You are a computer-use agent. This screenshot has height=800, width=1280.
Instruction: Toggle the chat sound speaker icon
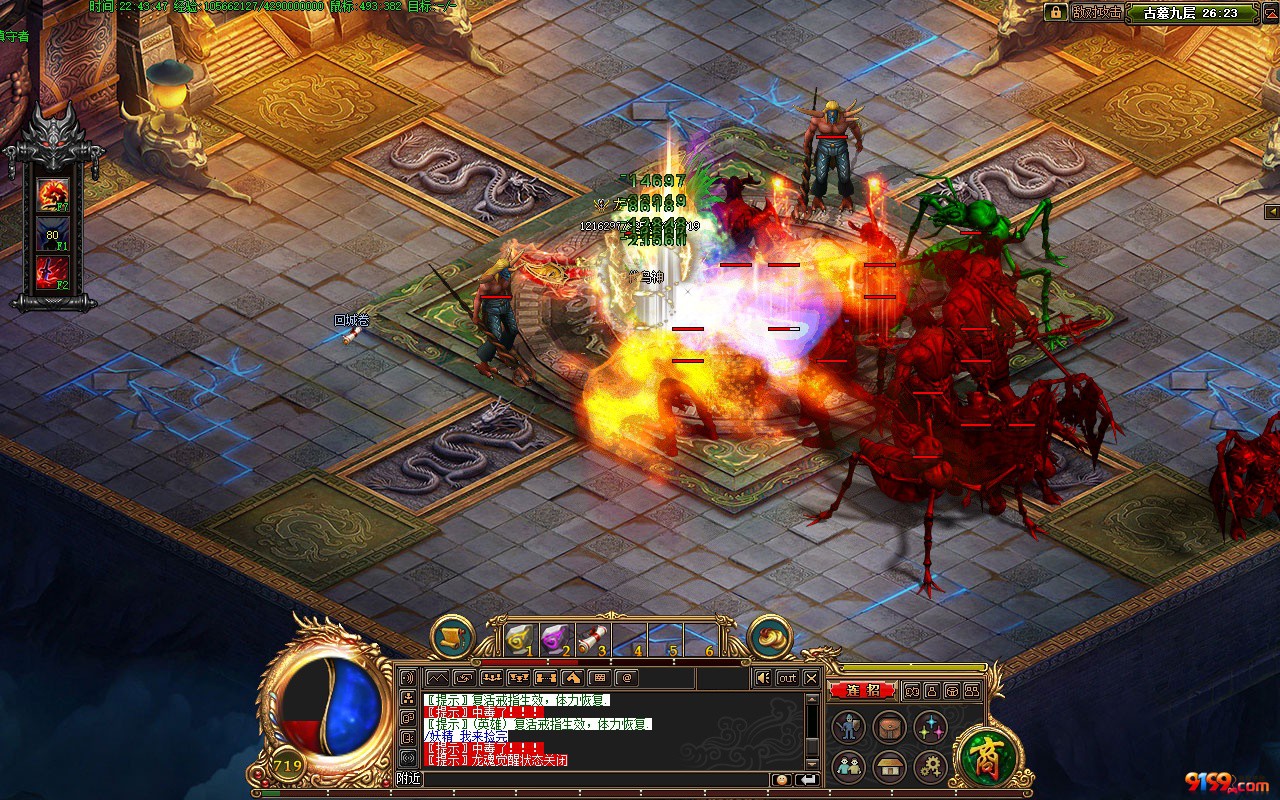(x=763, y=678)
